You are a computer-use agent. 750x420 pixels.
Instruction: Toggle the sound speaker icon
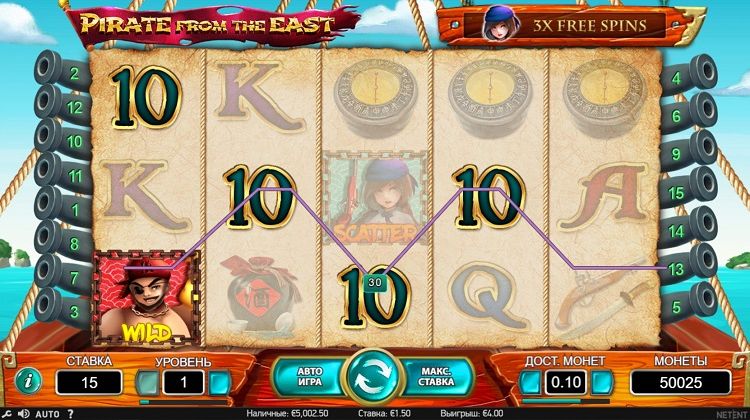click(x=23, y=412)
